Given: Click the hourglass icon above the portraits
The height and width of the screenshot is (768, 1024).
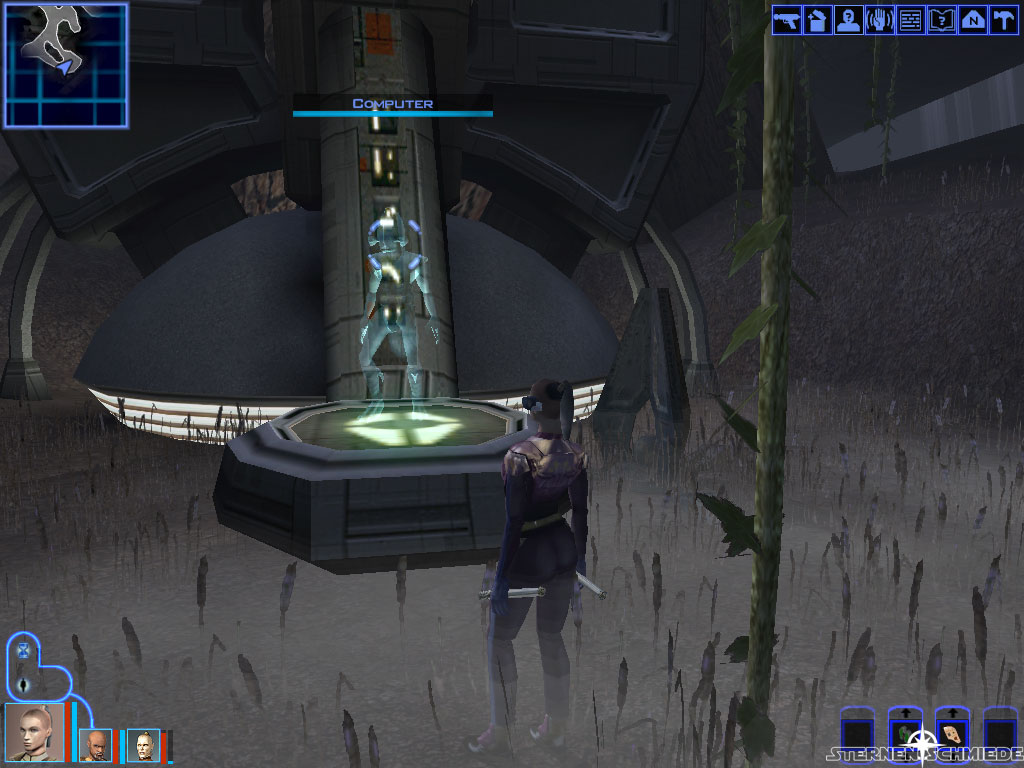Looking at the screenshot, I should 24,651.
